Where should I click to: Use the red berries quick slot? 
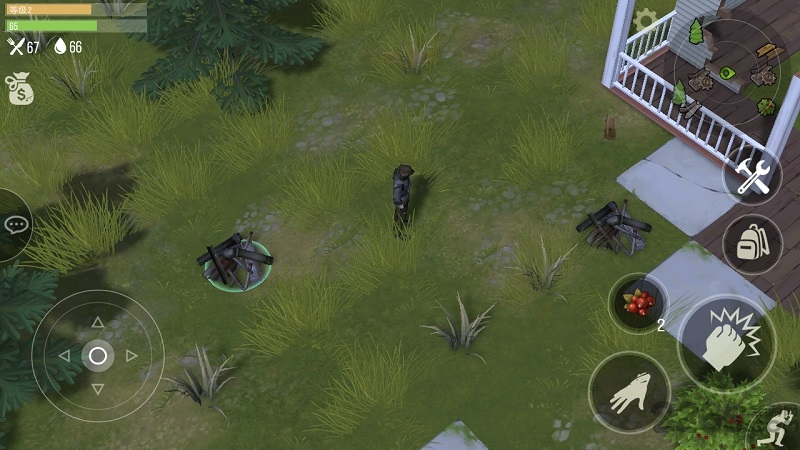(638, 302)
